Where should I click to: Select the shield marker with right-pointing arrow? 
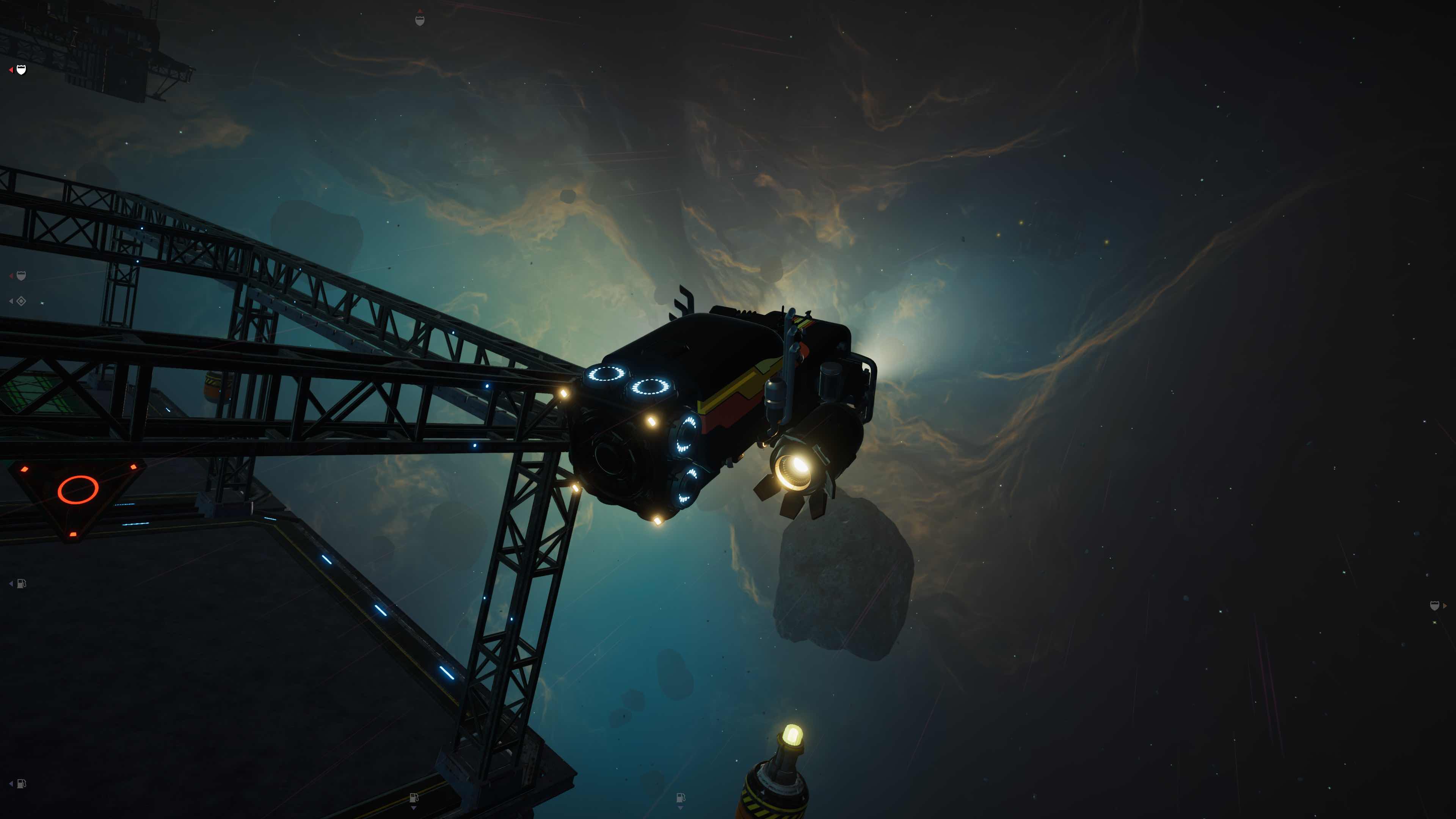tap(1434, 606)
